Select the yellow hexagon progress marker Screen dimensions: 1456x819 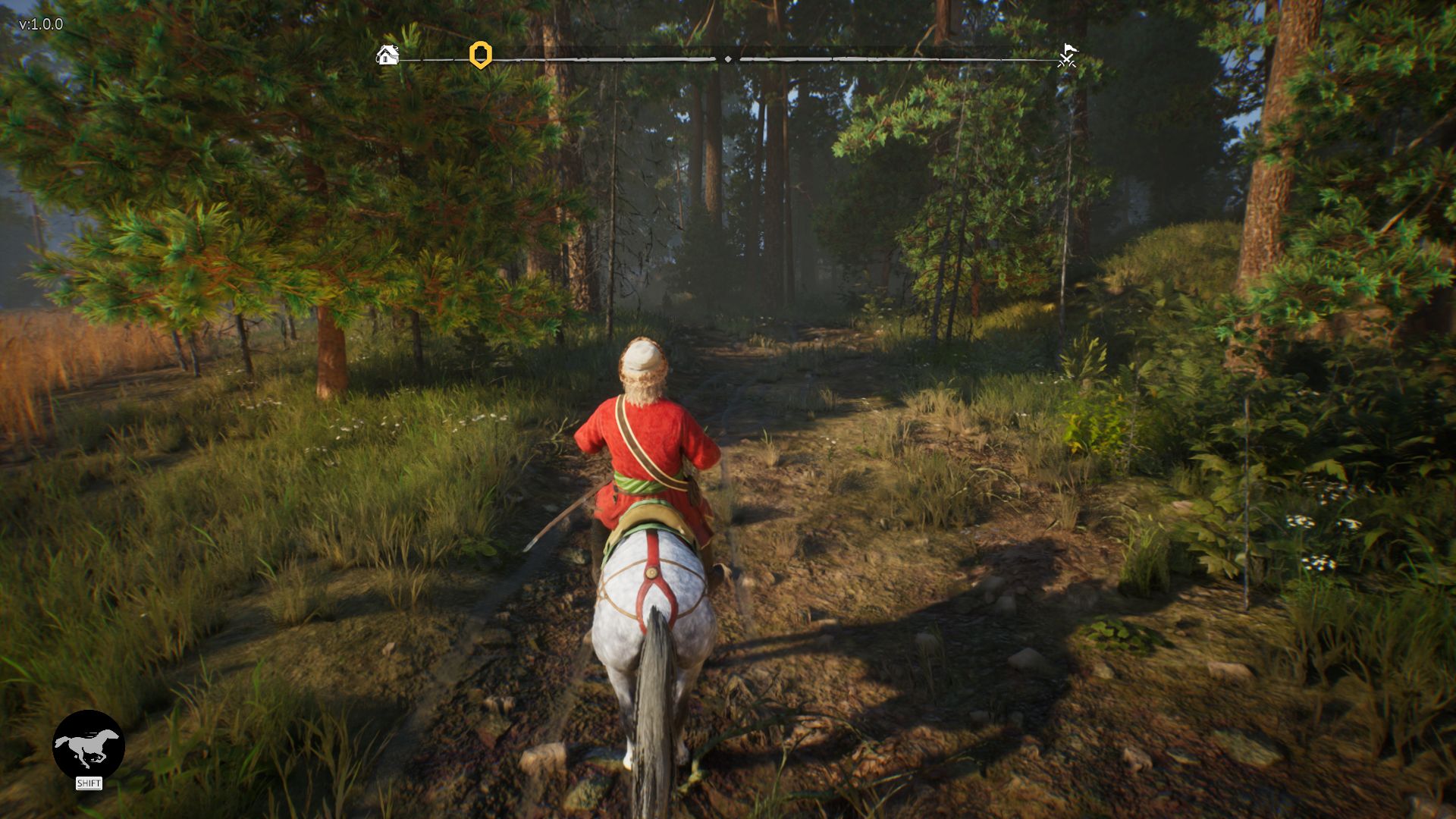(481, 55)
